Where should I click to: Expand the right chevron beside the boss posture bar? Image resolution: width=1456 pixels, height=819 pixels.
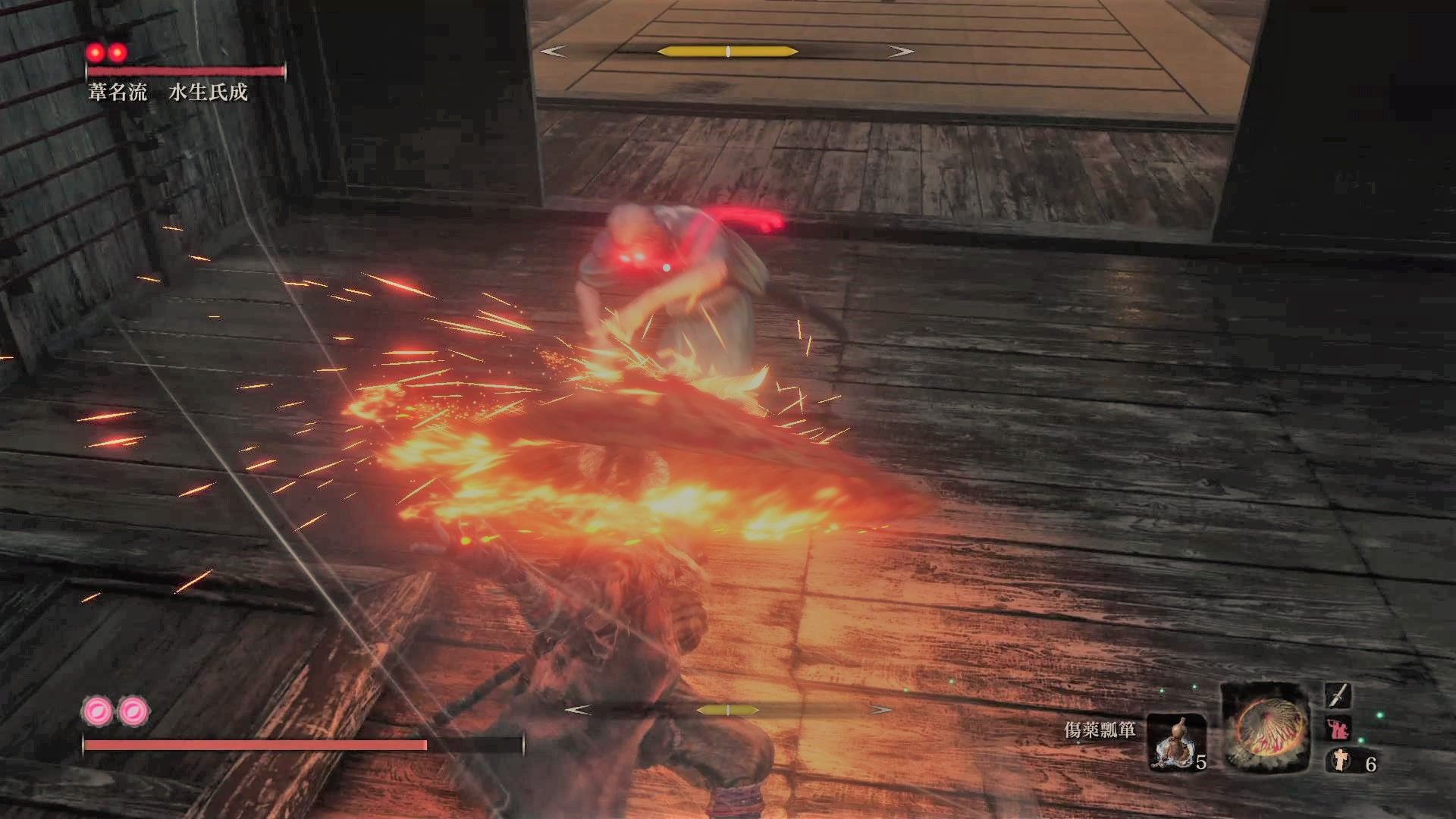[x=899, y=49]
